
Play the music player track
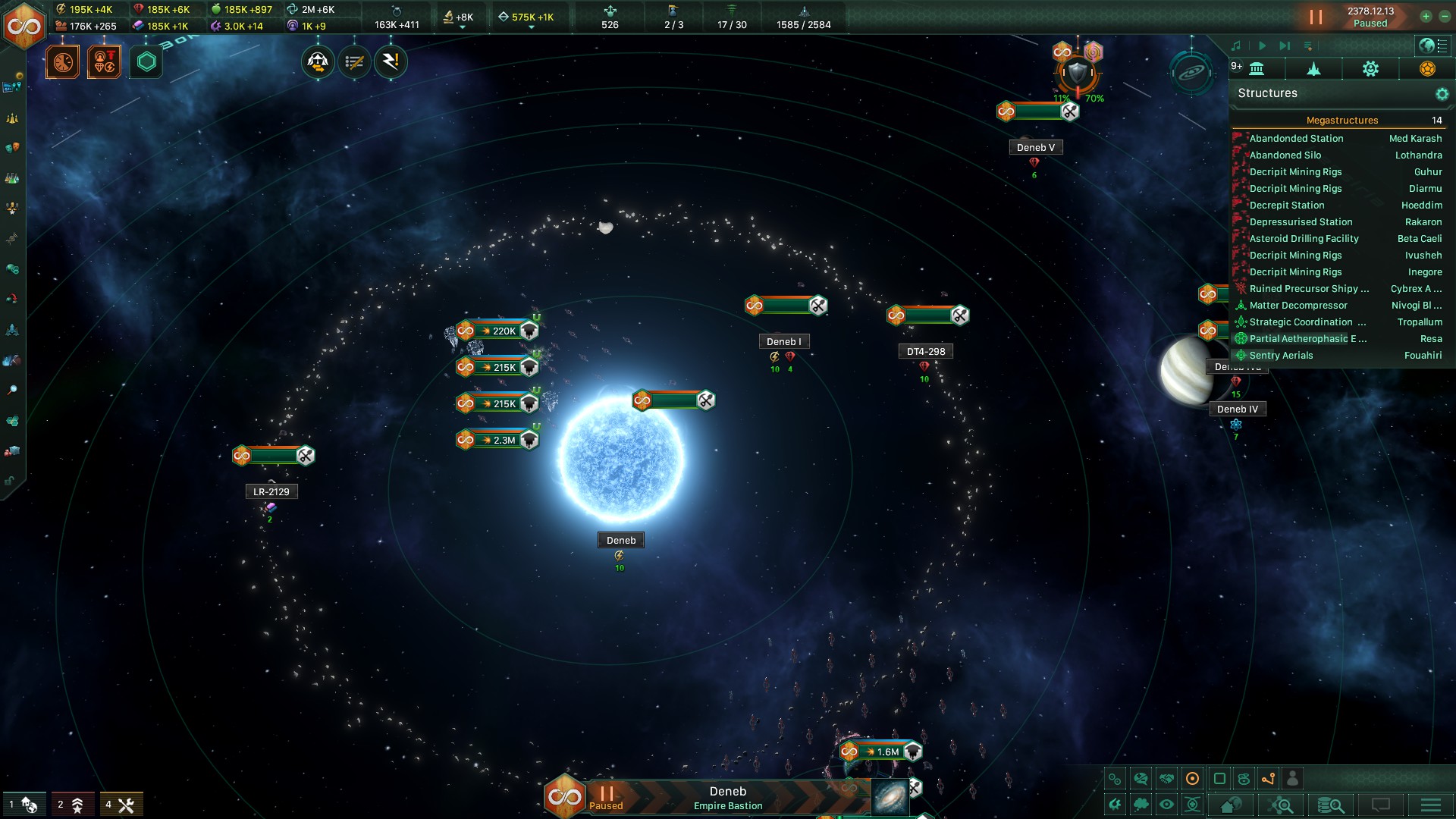(x=1262, y=46)
